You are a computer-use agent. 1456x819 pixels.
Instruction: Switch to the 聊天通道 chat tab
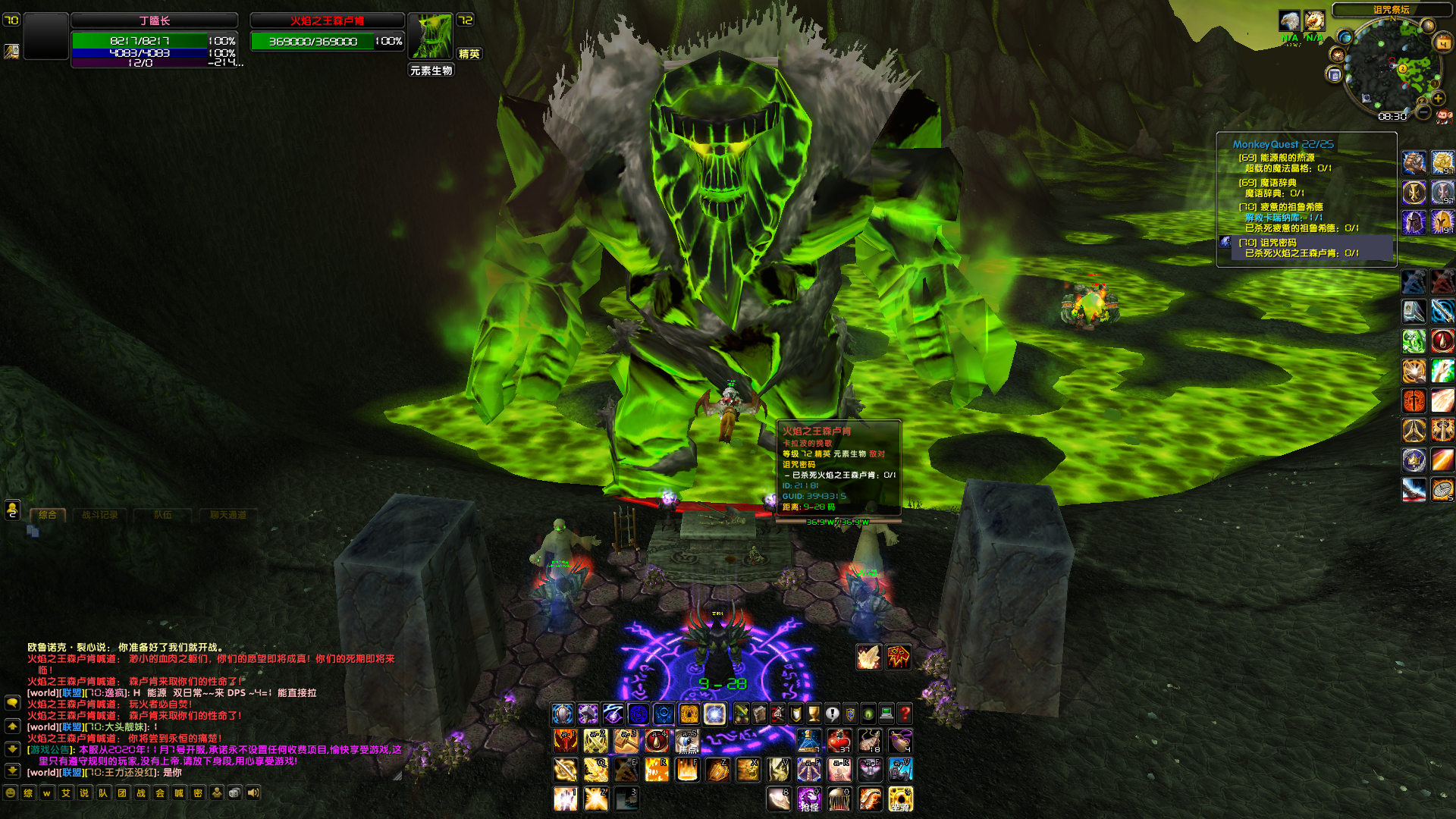(229, 514)
